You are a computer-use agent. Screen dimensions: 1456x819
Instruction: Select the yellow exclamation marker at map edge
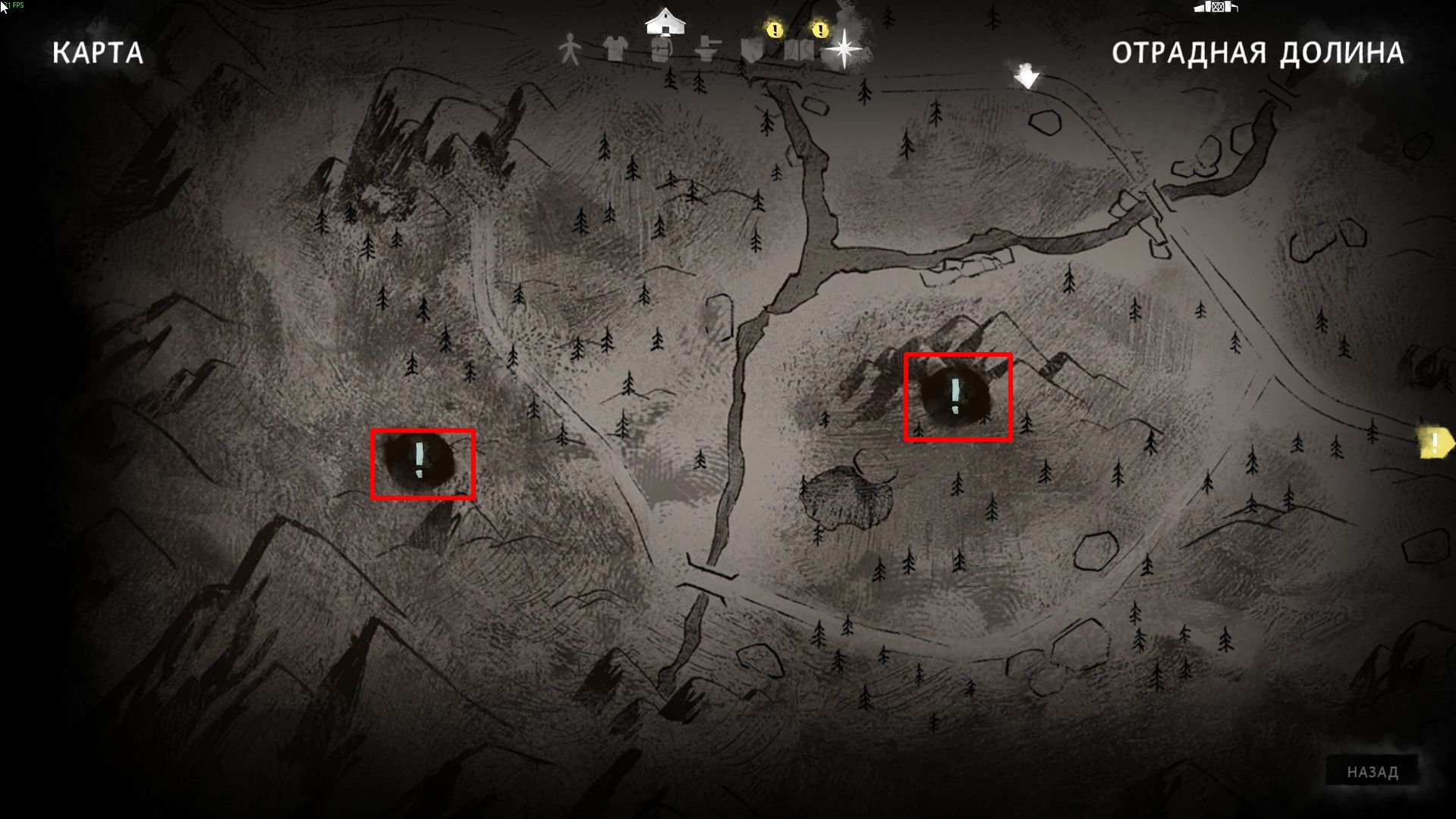click(x=1435, y=443)
